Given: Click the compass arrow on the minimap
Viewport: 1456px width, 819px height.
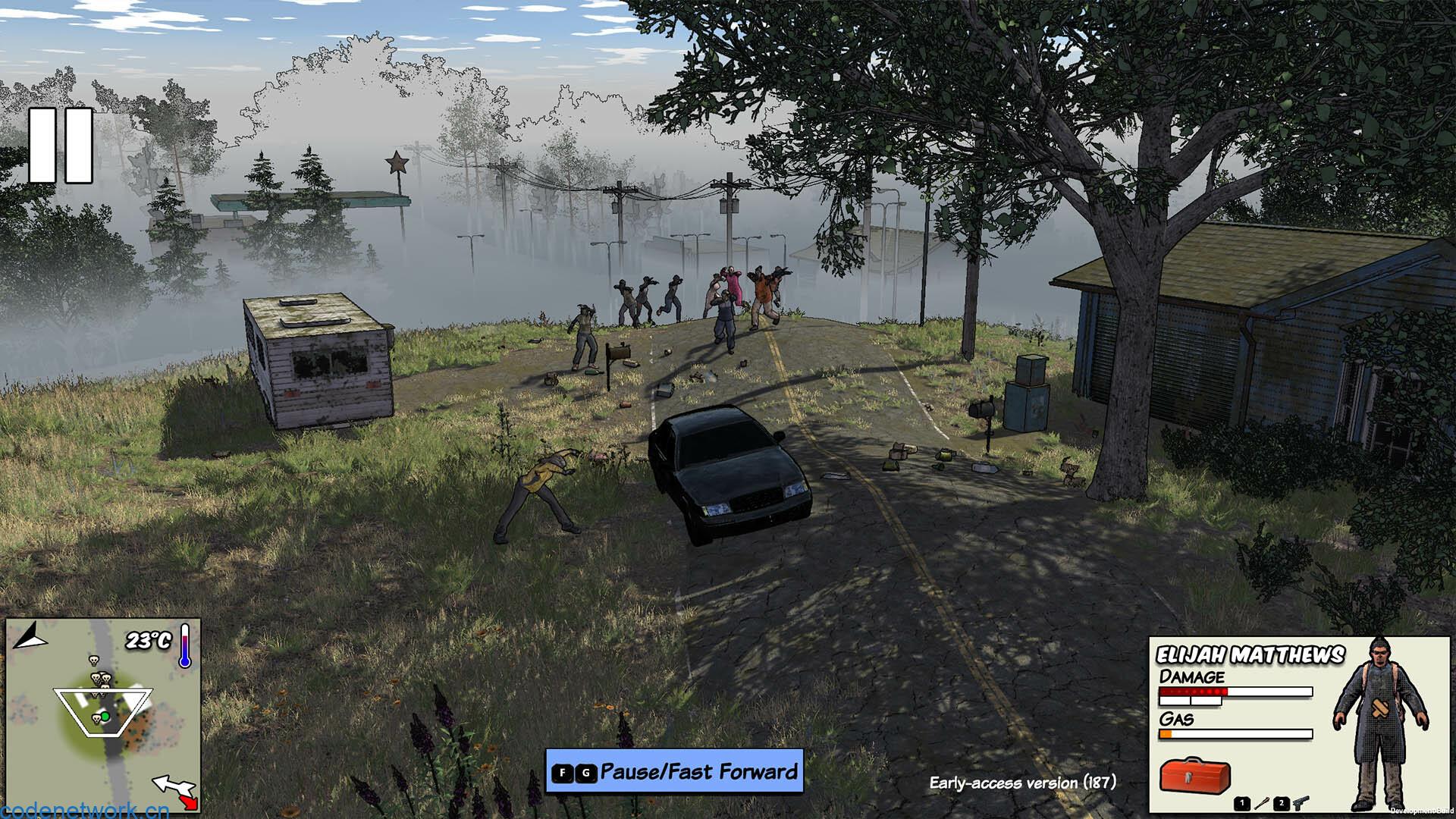Looking at the screenshot, I should 30,636.
